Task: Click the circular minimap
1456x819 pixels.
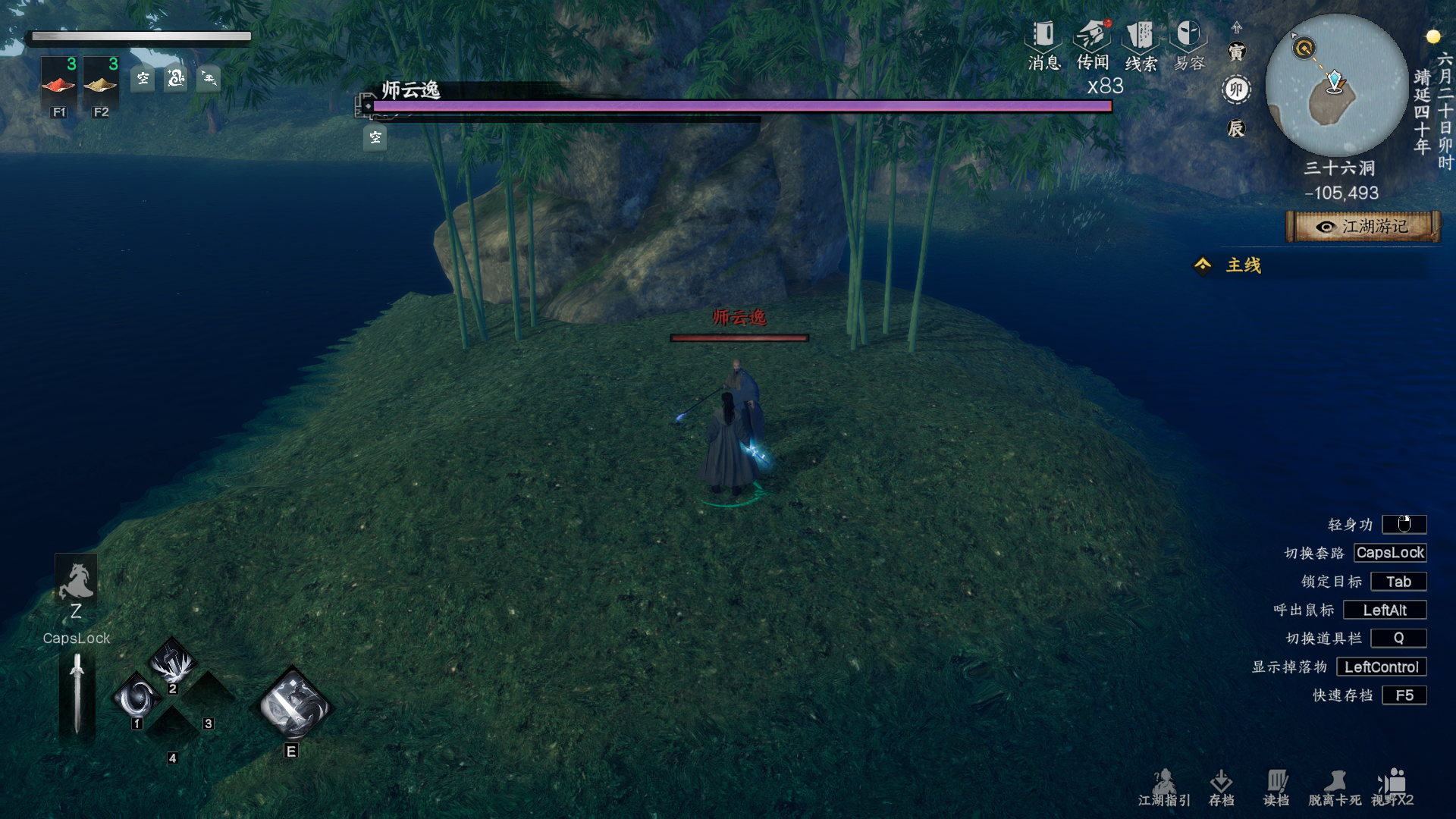Action: pyautogui.click(x=1336, y=85)
